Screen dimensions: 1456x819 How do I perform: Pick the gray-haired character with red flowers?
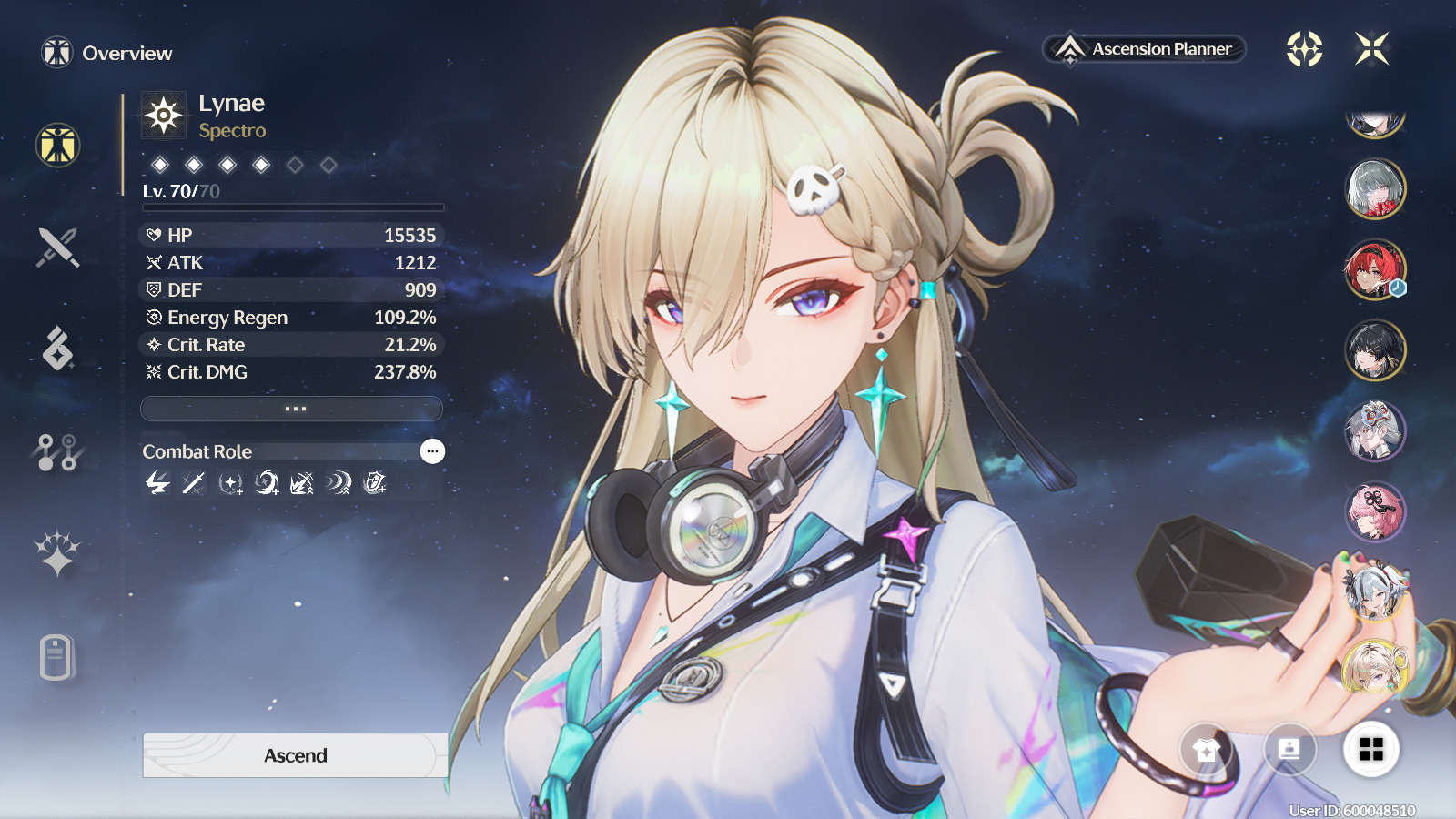coord(1375,189)
